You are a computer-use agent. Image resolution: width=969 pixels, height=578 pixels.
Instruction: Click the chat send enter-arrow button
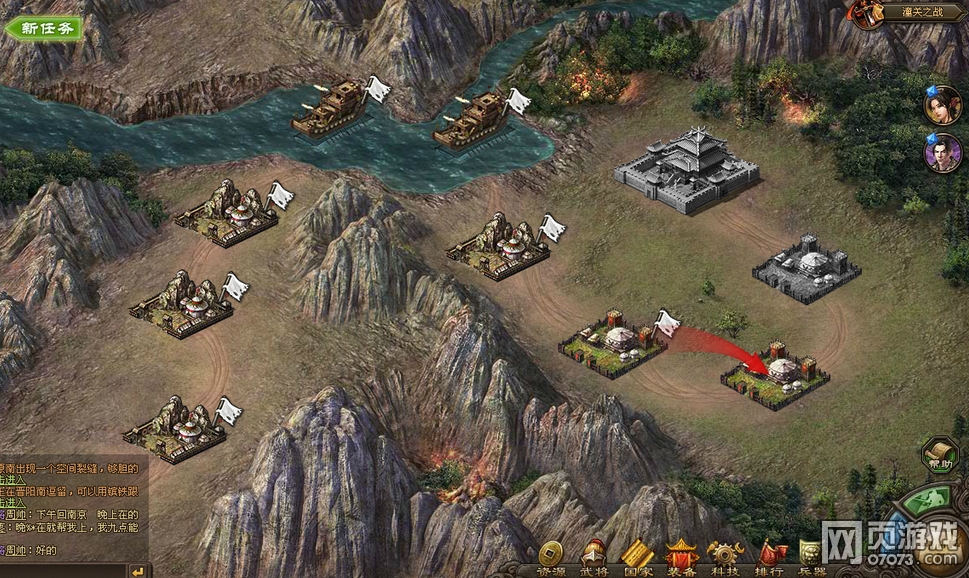pyautogui.click(x=140, y=570)
